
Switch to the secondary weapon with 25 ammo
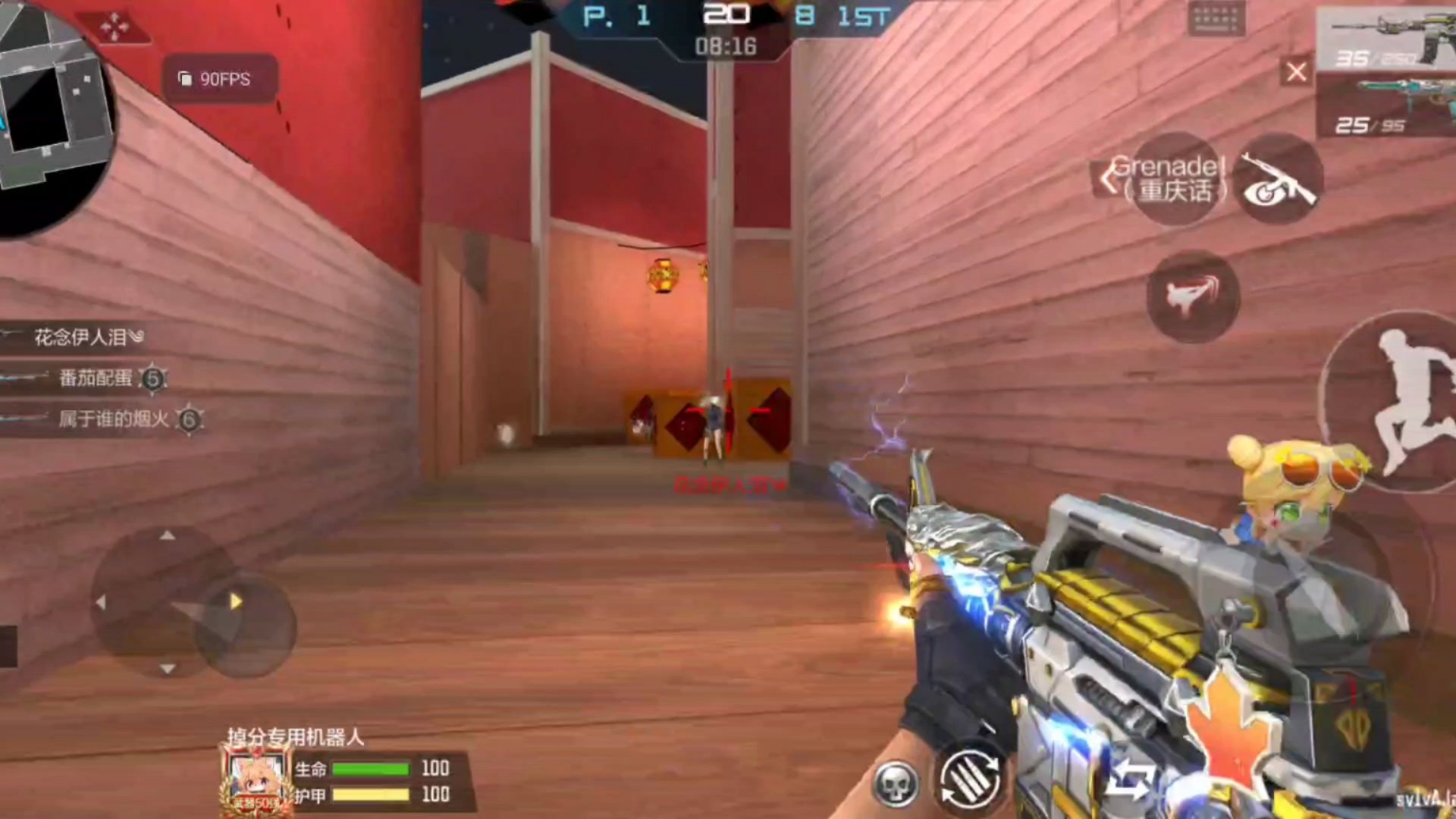[x=1385, y=108]
